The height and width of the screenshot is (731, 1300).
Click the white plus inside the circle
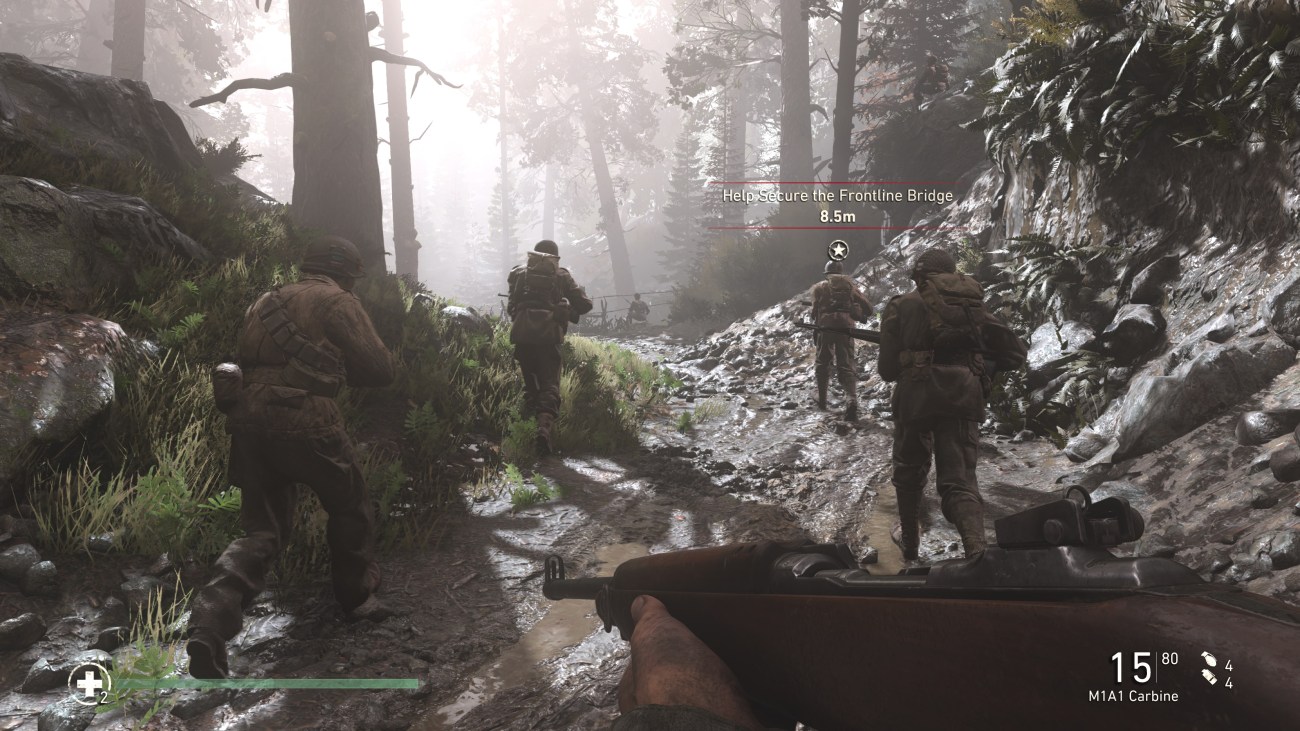click(90, 683)
